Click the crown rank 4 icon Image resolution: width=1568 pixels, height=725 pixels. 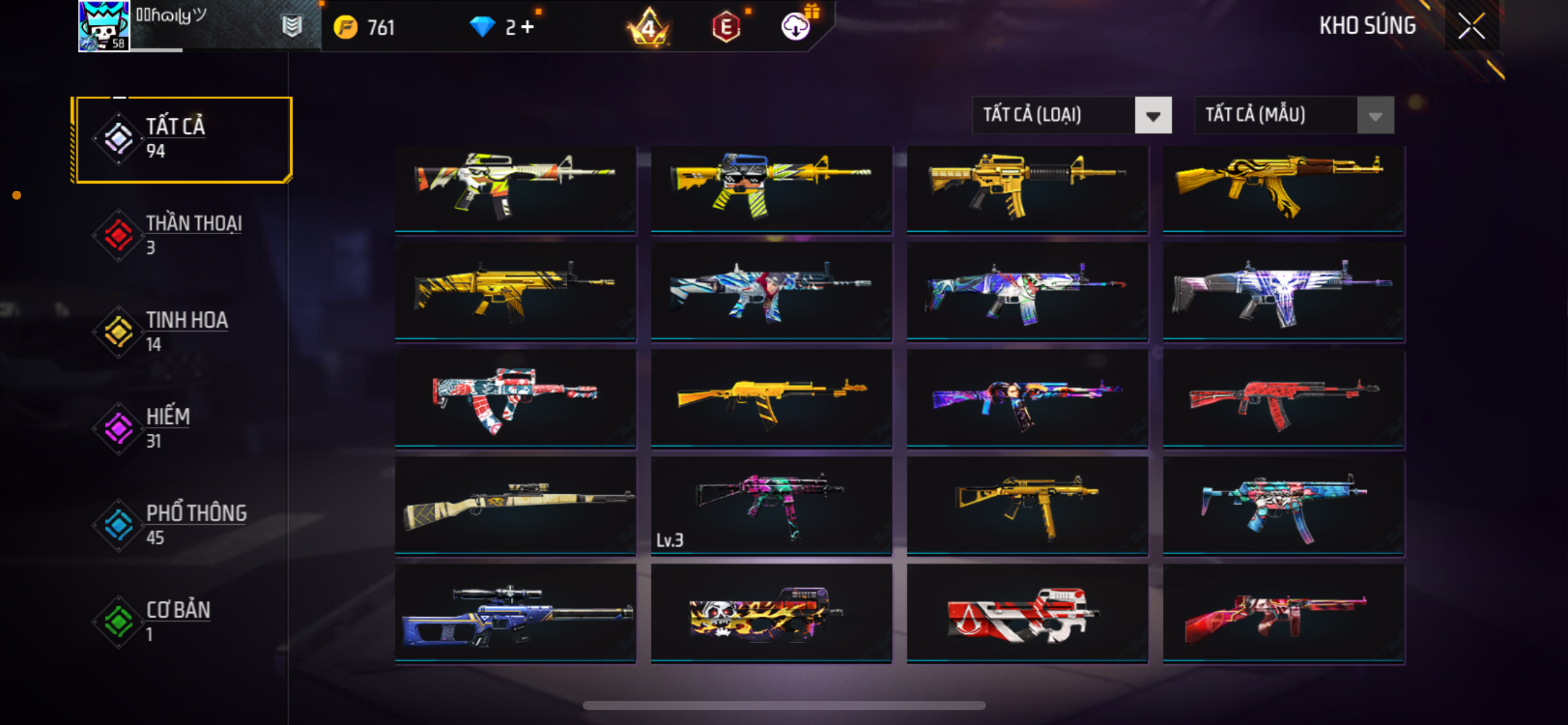point(648,27)
